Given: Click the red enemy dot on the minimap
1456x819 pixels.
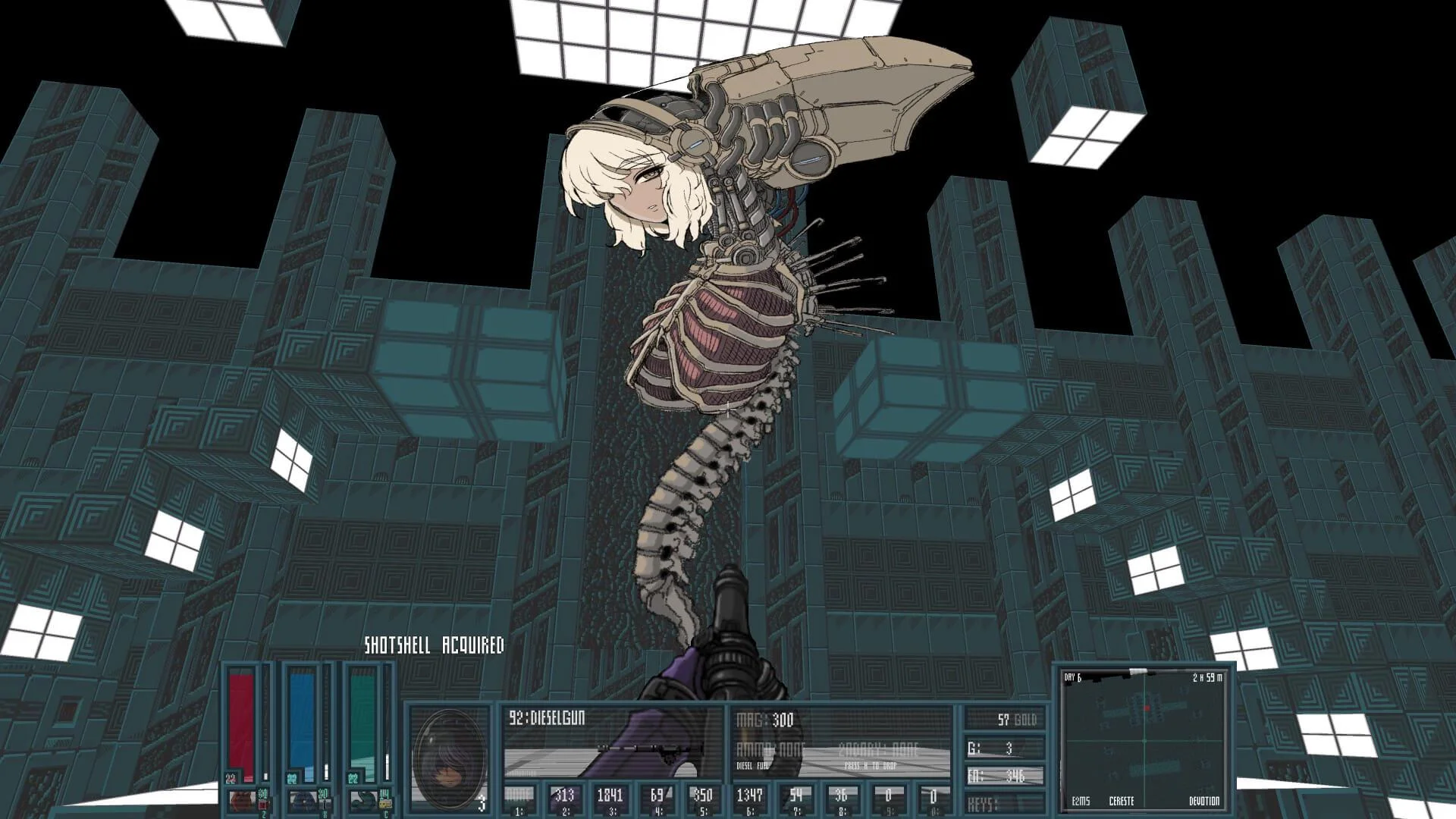Looking at the screenshot, I should pos(1147,707).
